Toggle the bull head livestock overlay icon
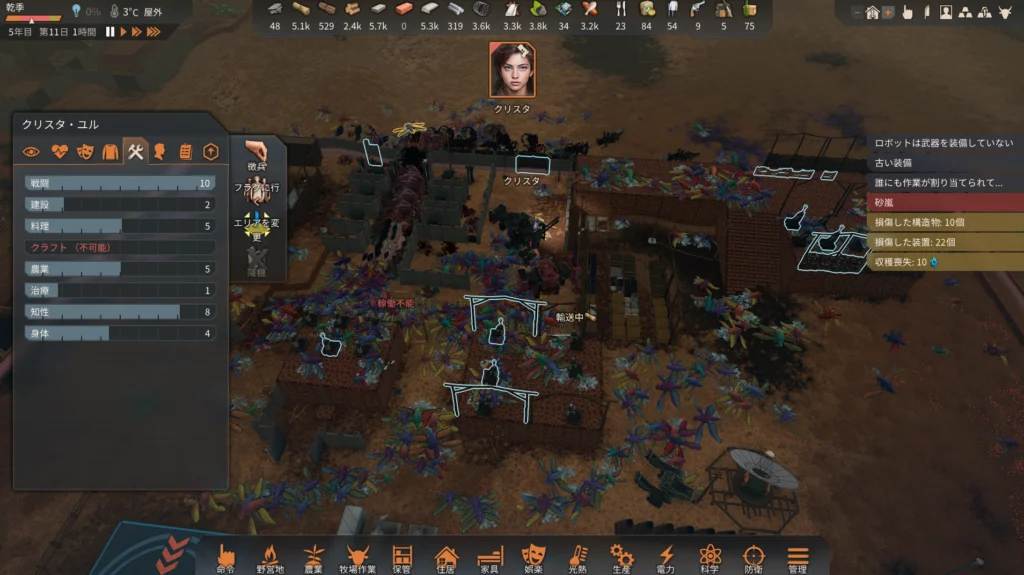 [x=1007, y=13]
